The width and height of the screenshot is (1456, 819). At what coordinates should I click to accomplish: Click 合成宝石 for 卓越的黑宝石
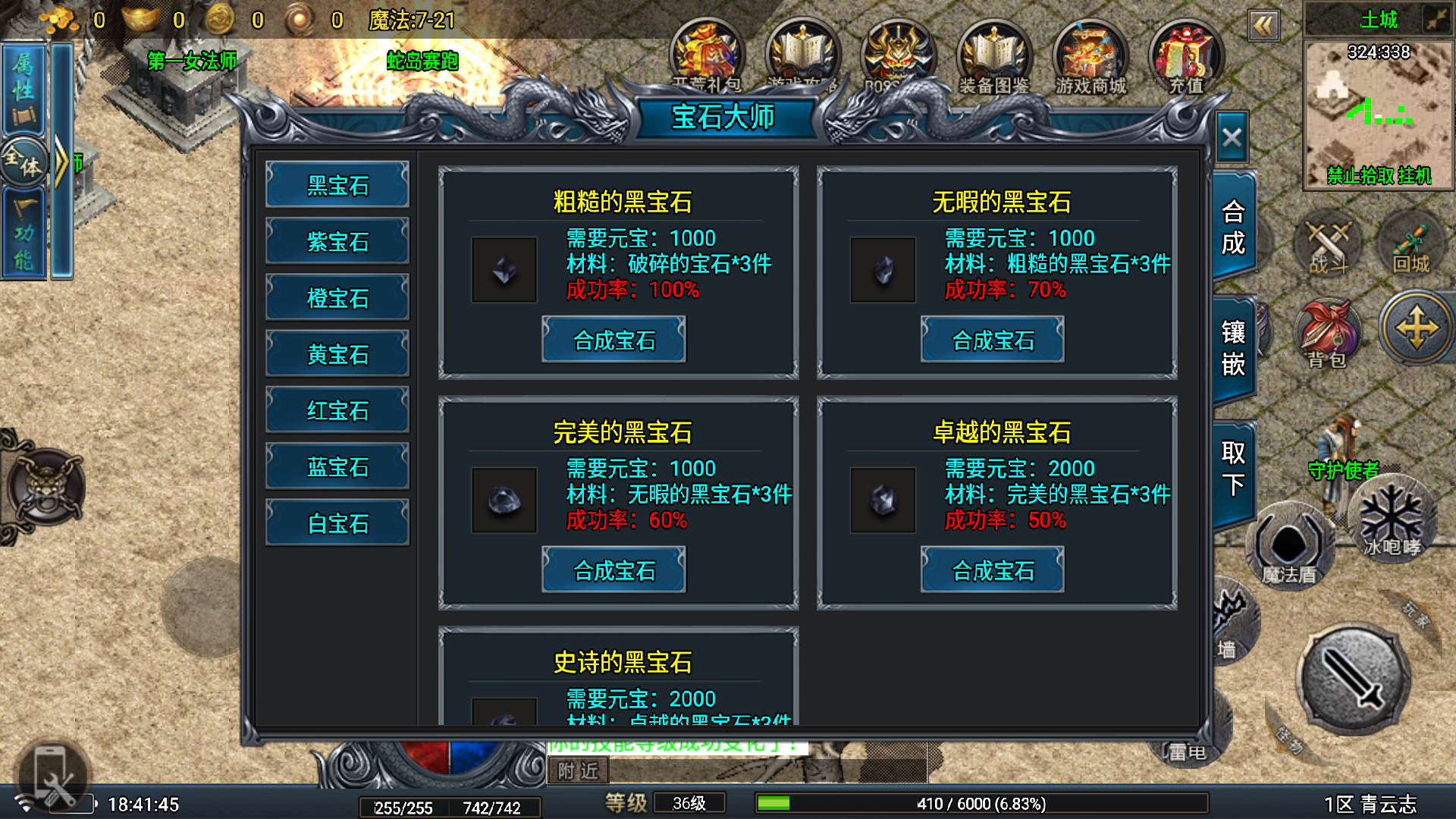(993, 570)
